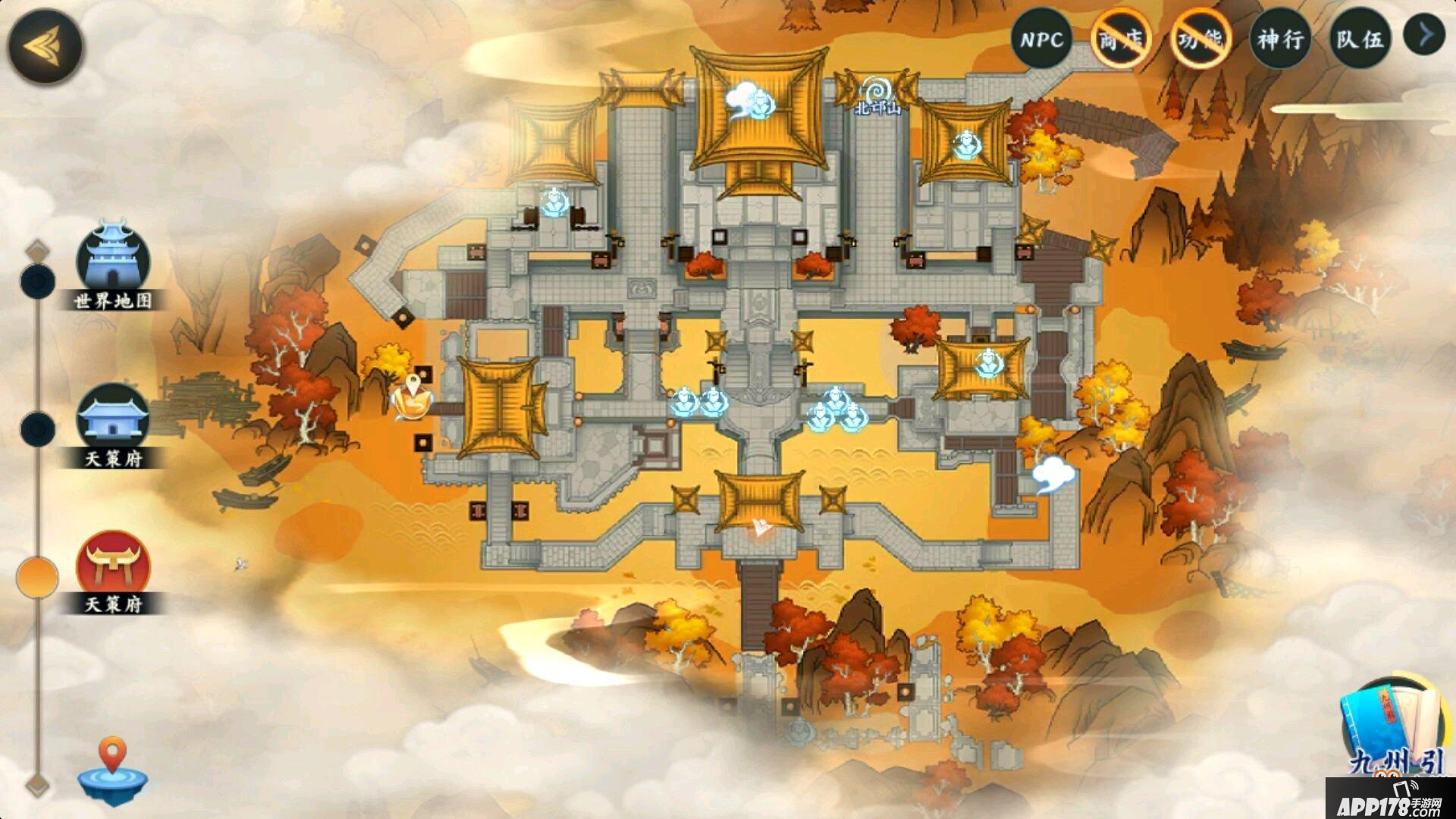Enable the 商店 shop filter
The height and width of the screenshot is (819, 1456).
[1121, 39]
